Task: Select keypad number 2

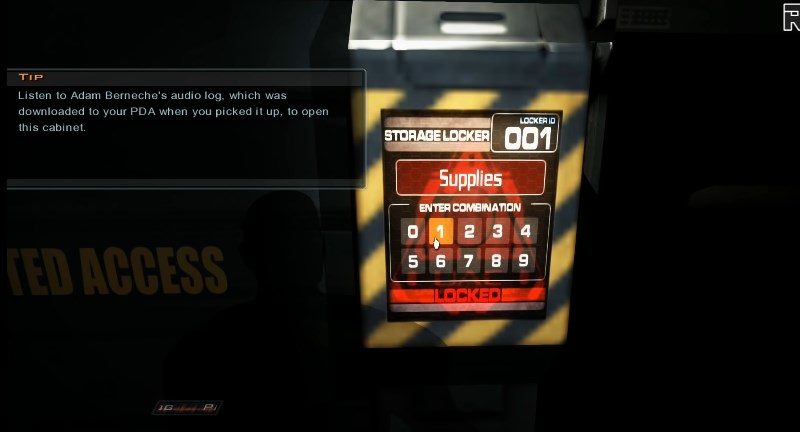Action: pyautogui.click(x=469, y=232)
